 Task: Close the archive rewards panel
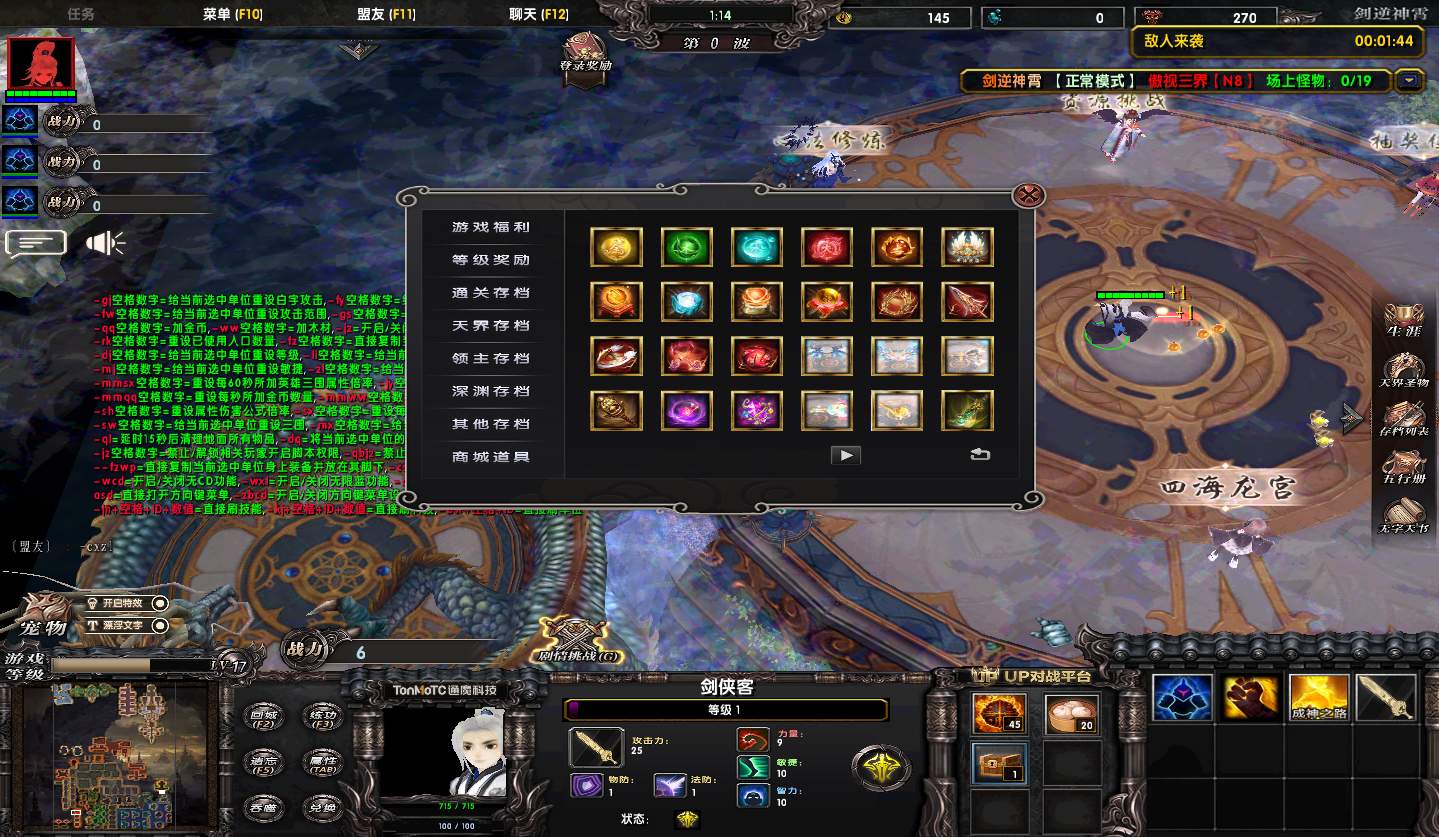pyautogui.click(x=1028, y=195)
